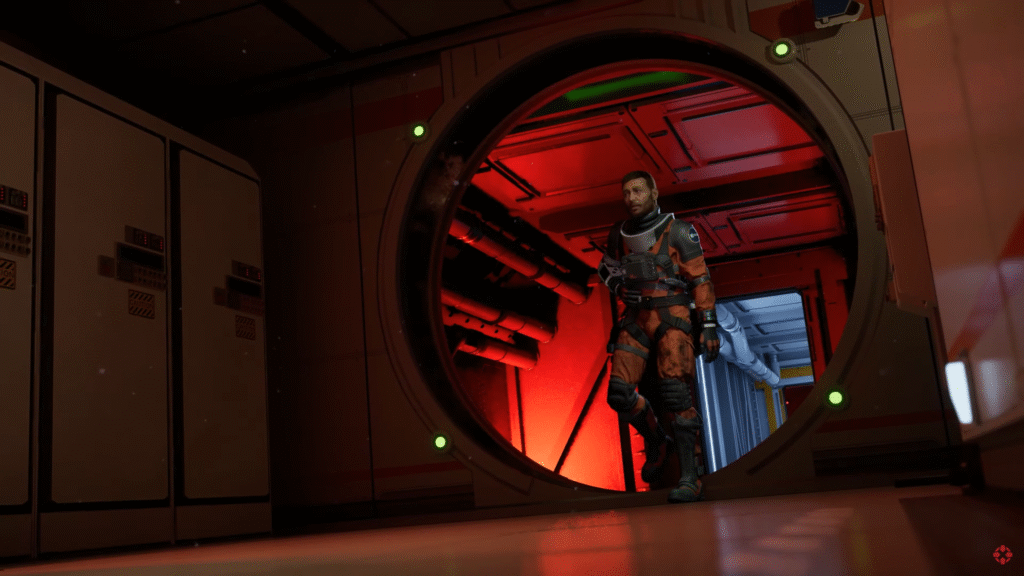Image resolution: width=1024 pixels, height=576 pixels.
Task: Click the red IGN logo watermark
Action: click(x=1001, y=554)
